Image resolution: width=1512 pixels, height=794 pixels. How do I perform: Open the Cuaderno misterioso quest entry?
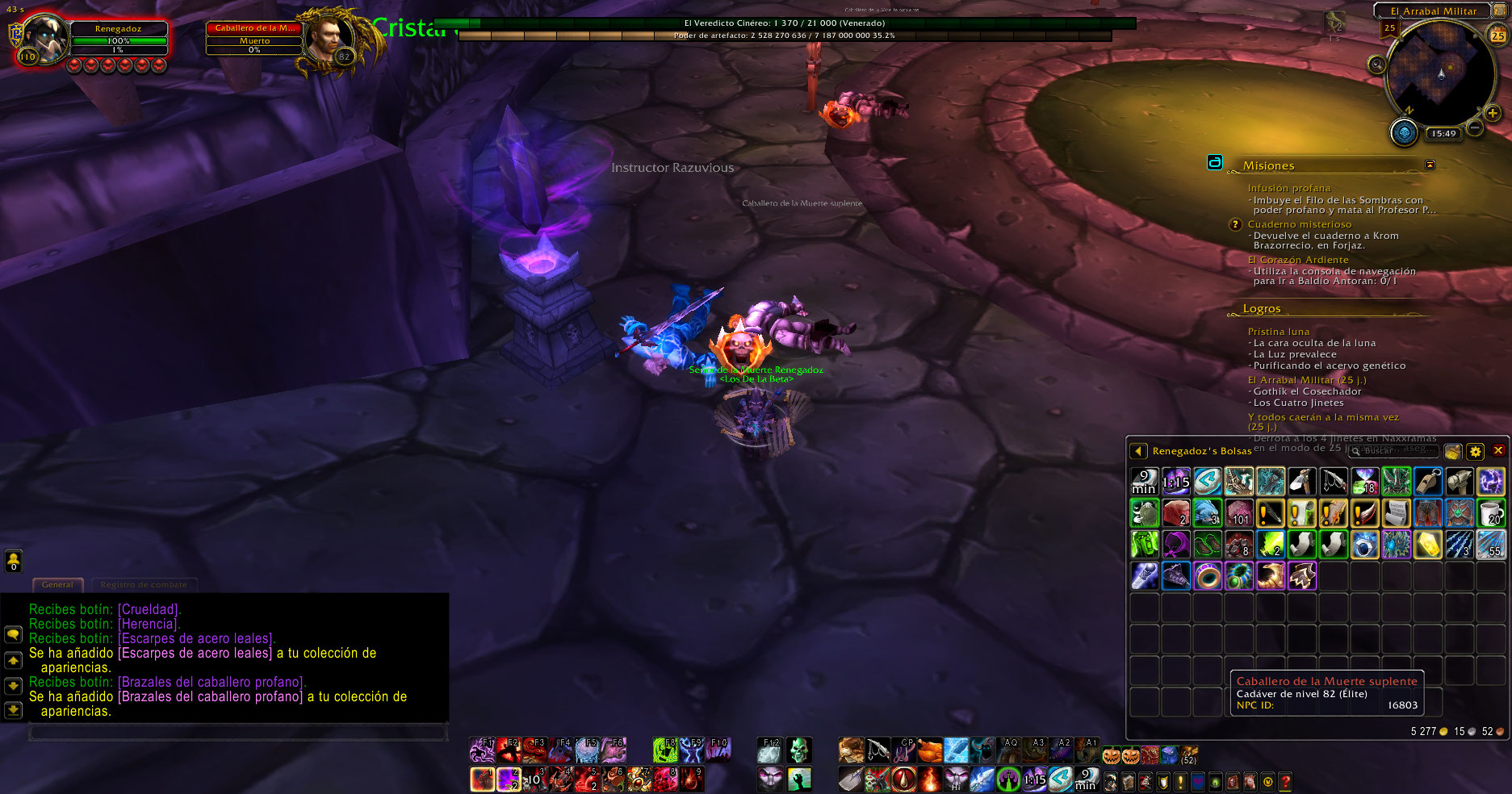pyautogui.click(x=1299, y=224)
